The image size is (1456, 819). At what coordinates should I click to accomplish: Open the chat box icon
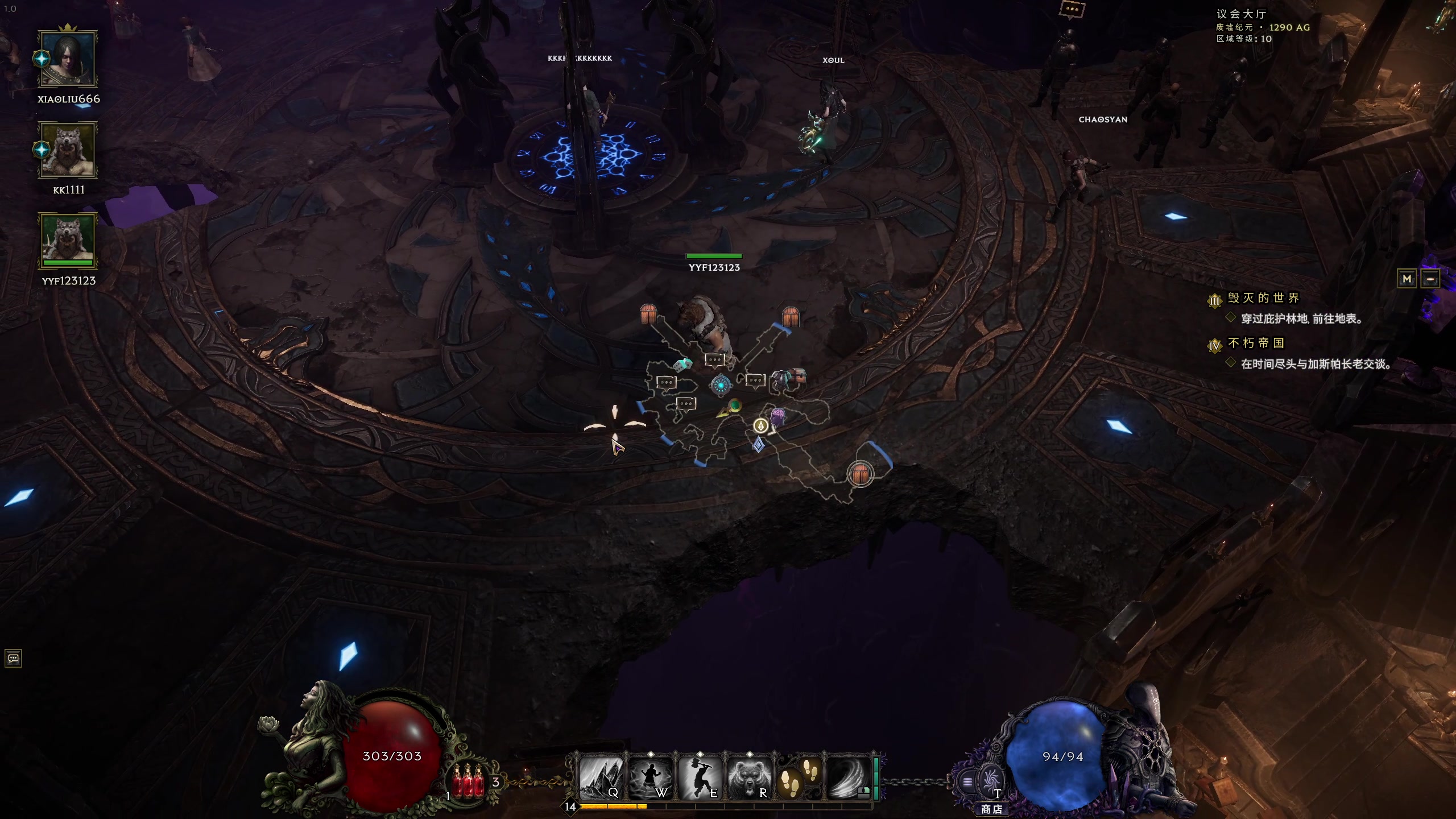(x=13, y=659)
